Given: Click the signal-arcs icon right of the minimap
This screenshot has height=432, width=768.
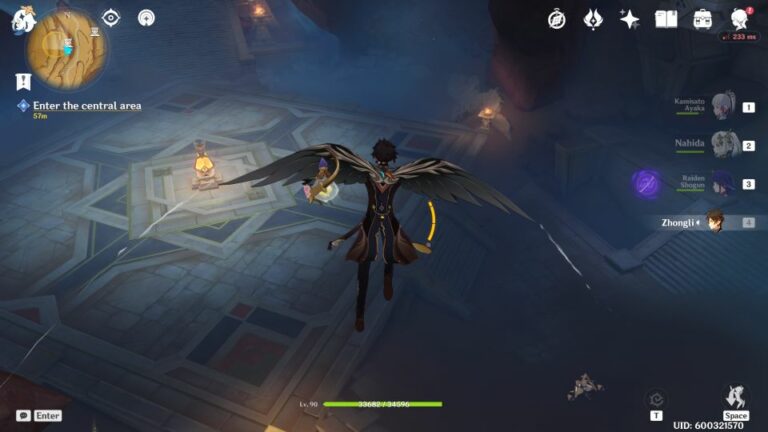Looking at the screenshot, I should pos(146,18).
